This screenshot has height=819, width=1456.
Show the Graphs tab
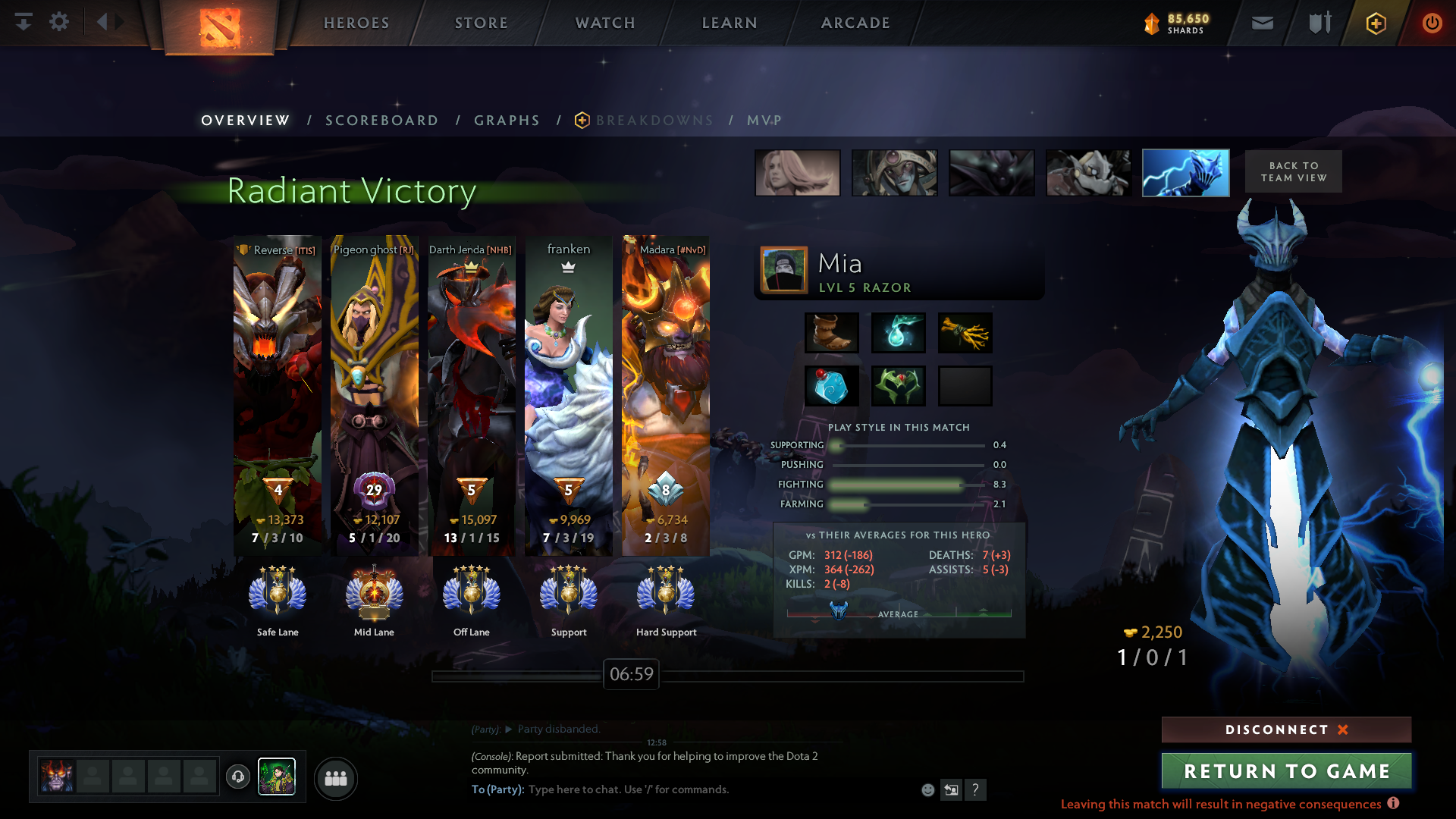click(x=507, y=121)
